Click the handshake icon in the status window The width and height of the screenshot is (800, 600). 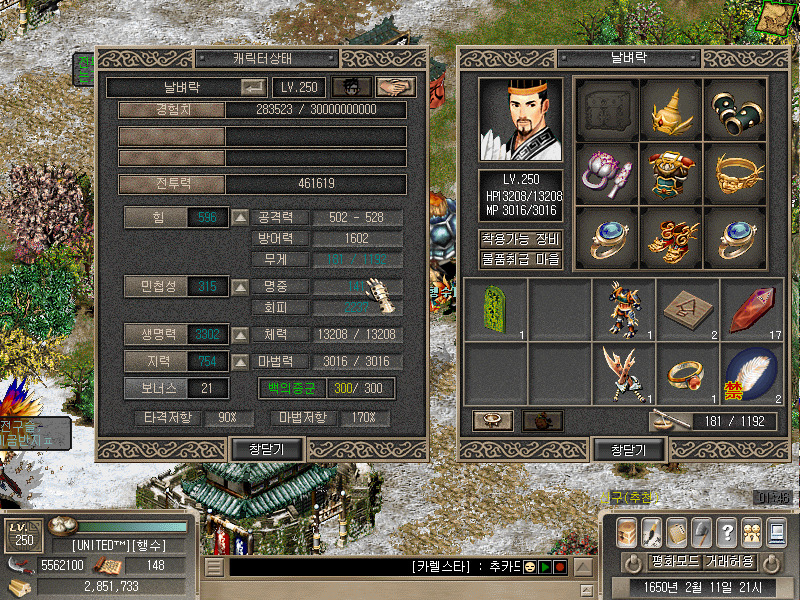pyautogui.click(x=401, y=88)
